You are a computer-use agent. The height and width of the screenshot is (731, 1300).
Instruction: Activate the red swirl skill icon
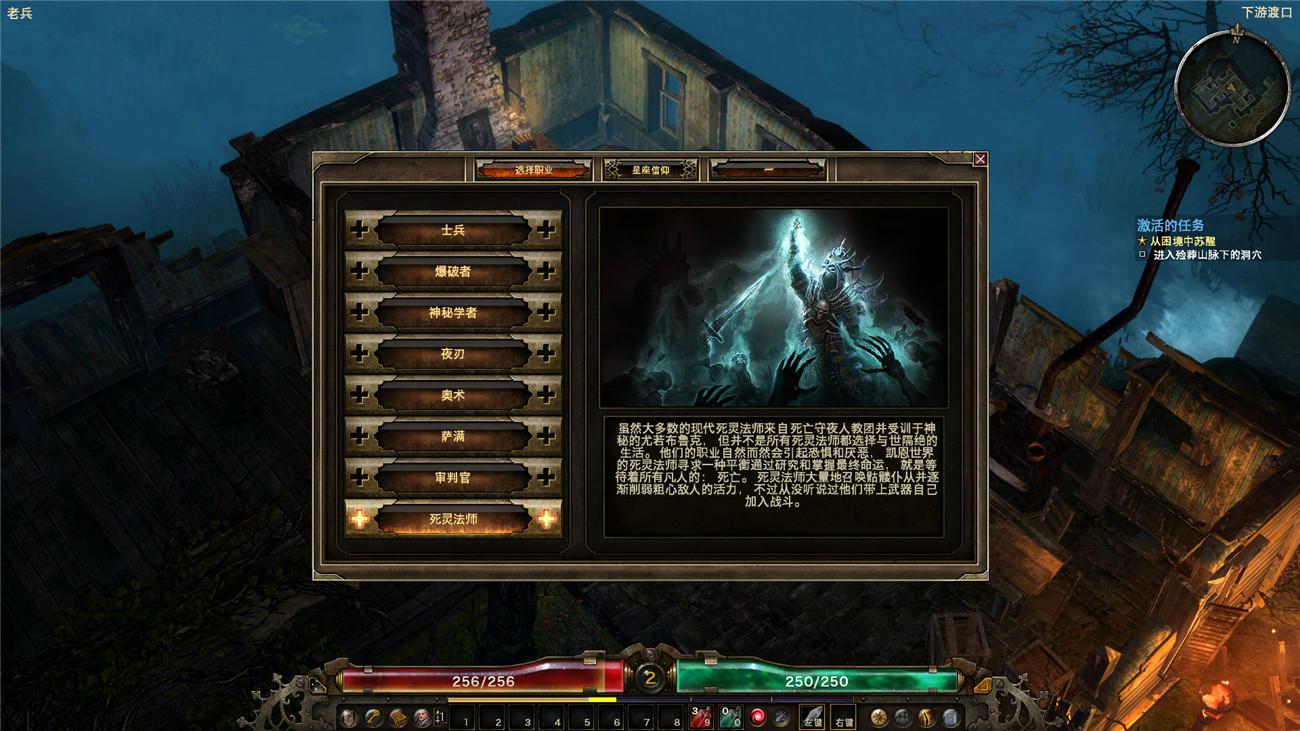click(758, 717)
